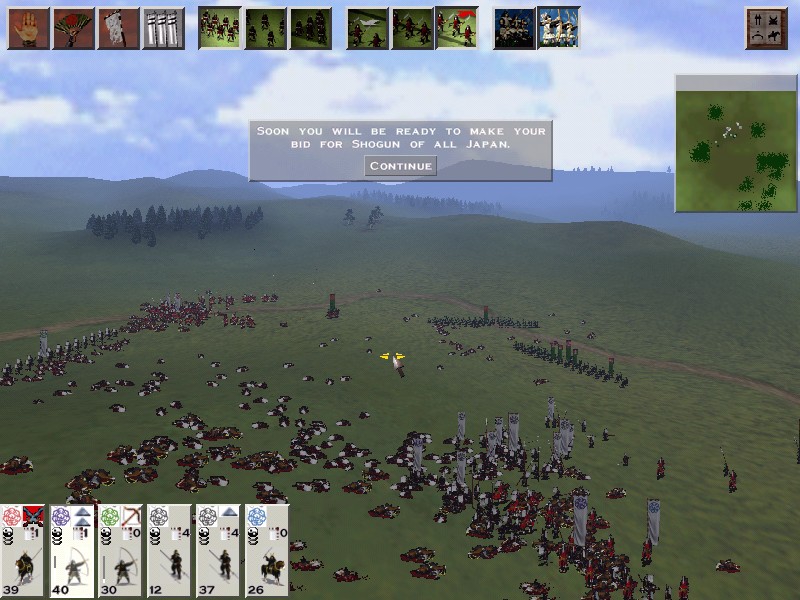Click the four white banners icon
The height and width of the screenshot is (600, 800).
click(163, 28)
